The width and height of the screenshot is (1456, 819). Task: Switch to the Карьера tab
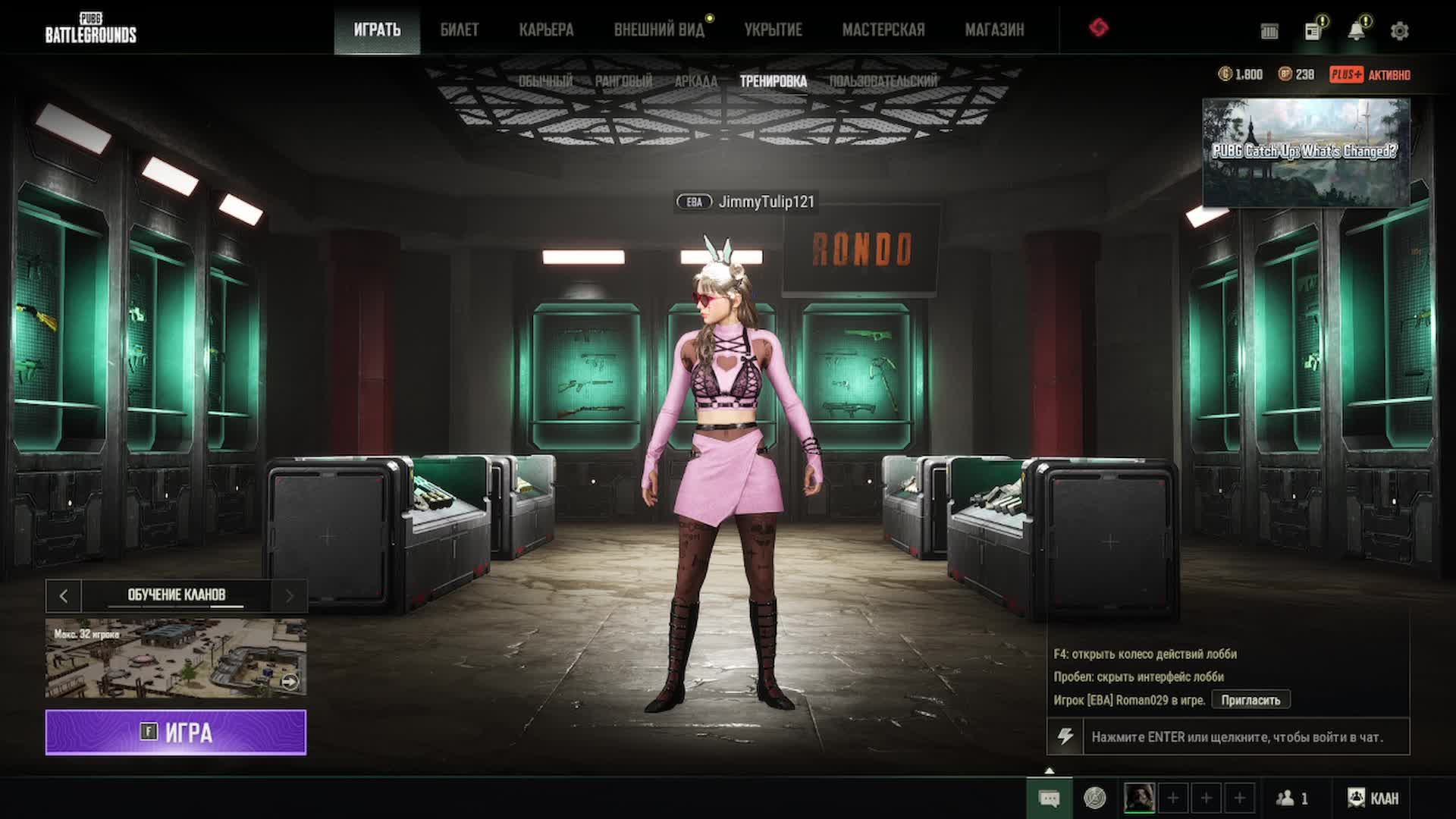546,30
